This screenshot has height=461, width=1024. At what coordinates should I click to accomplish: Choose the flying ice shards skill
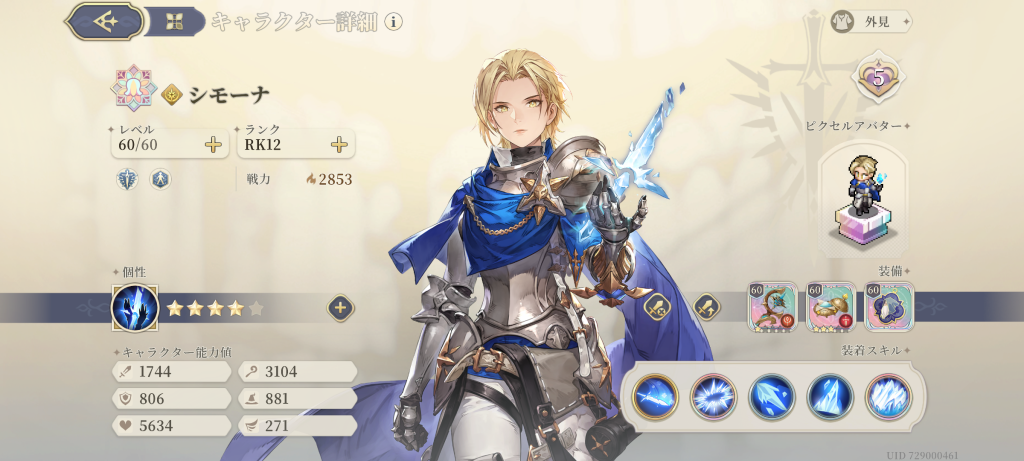tap(772, 395)
